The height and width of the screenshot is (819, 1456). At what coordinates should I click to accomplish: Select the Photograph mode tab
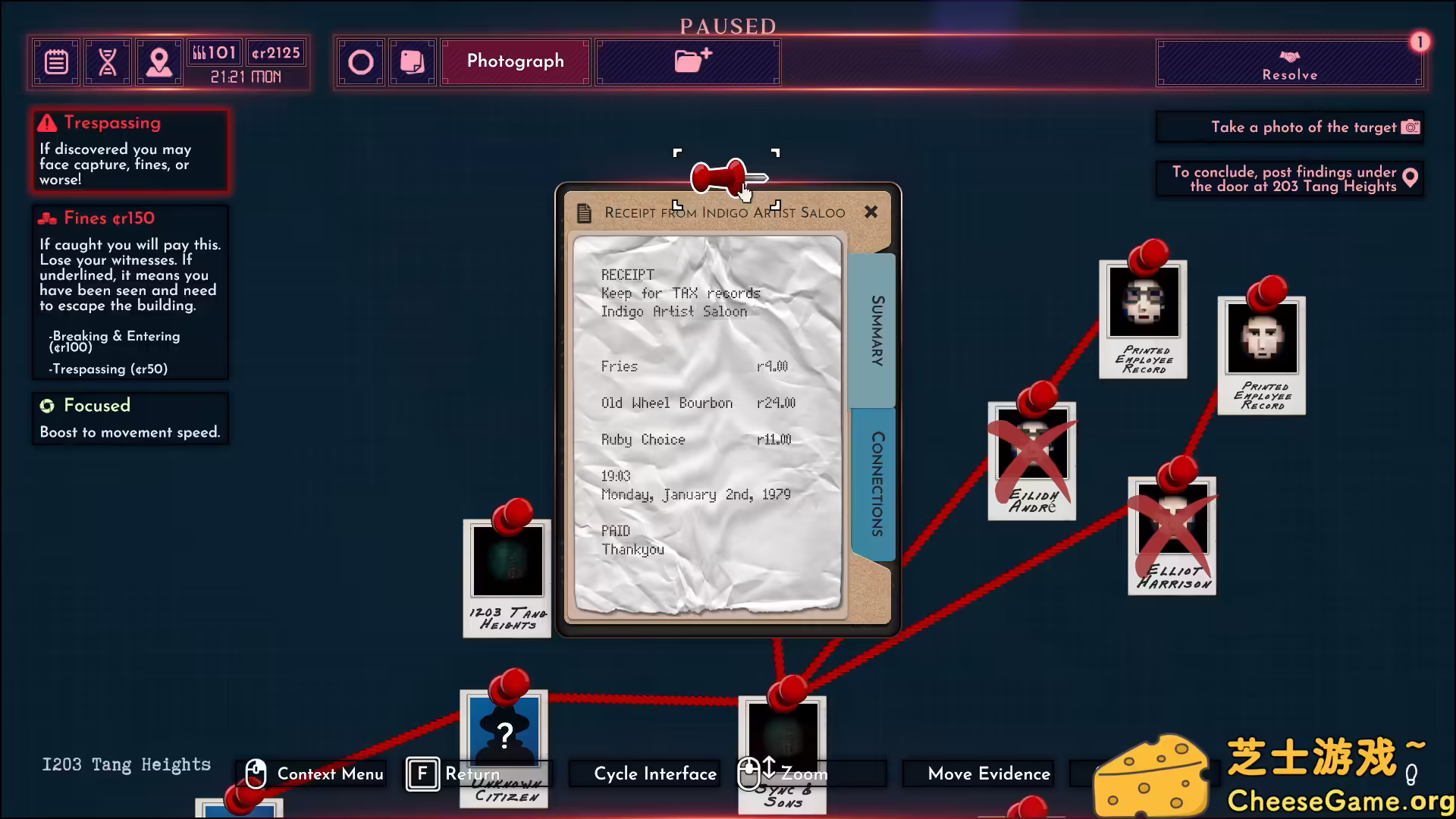pos(516,61)
